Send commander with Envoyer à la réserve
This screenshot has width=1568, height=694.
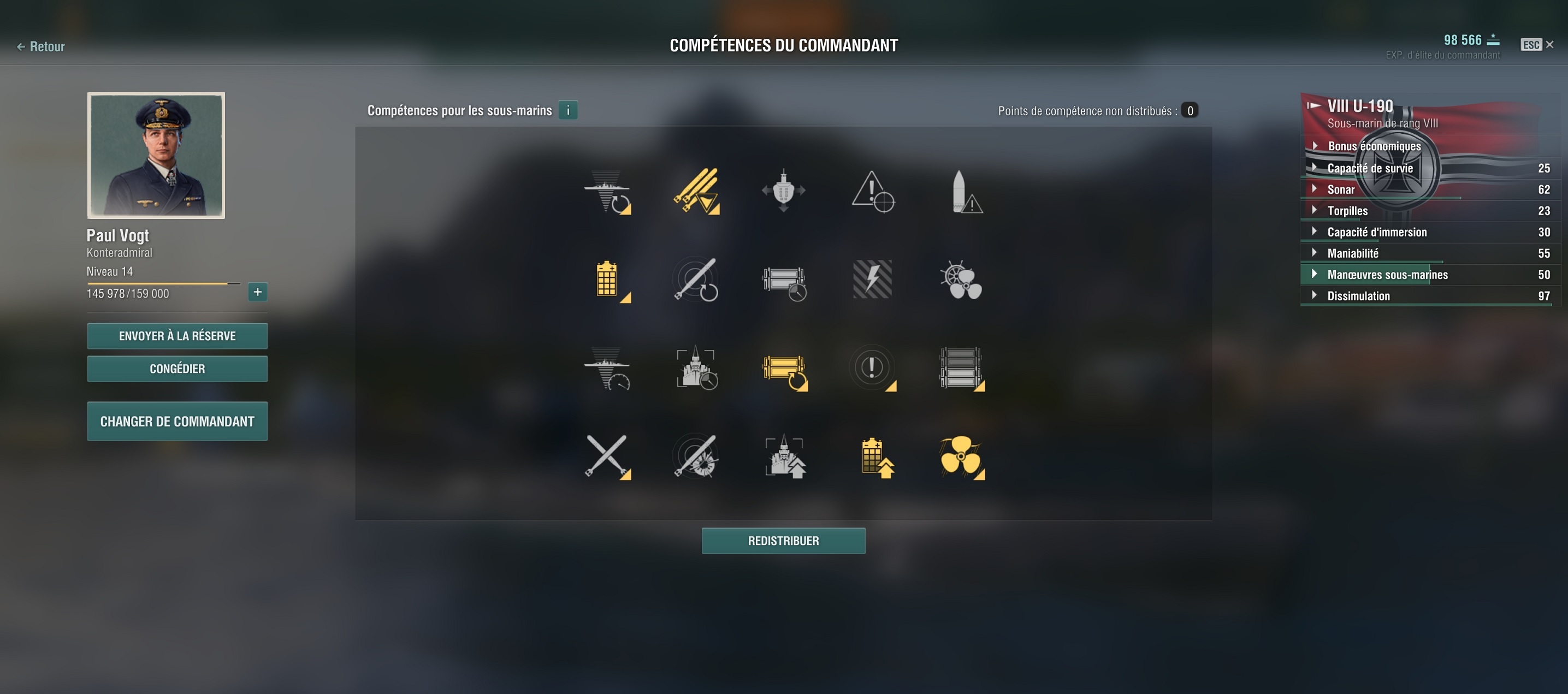(x=177, y=336)
